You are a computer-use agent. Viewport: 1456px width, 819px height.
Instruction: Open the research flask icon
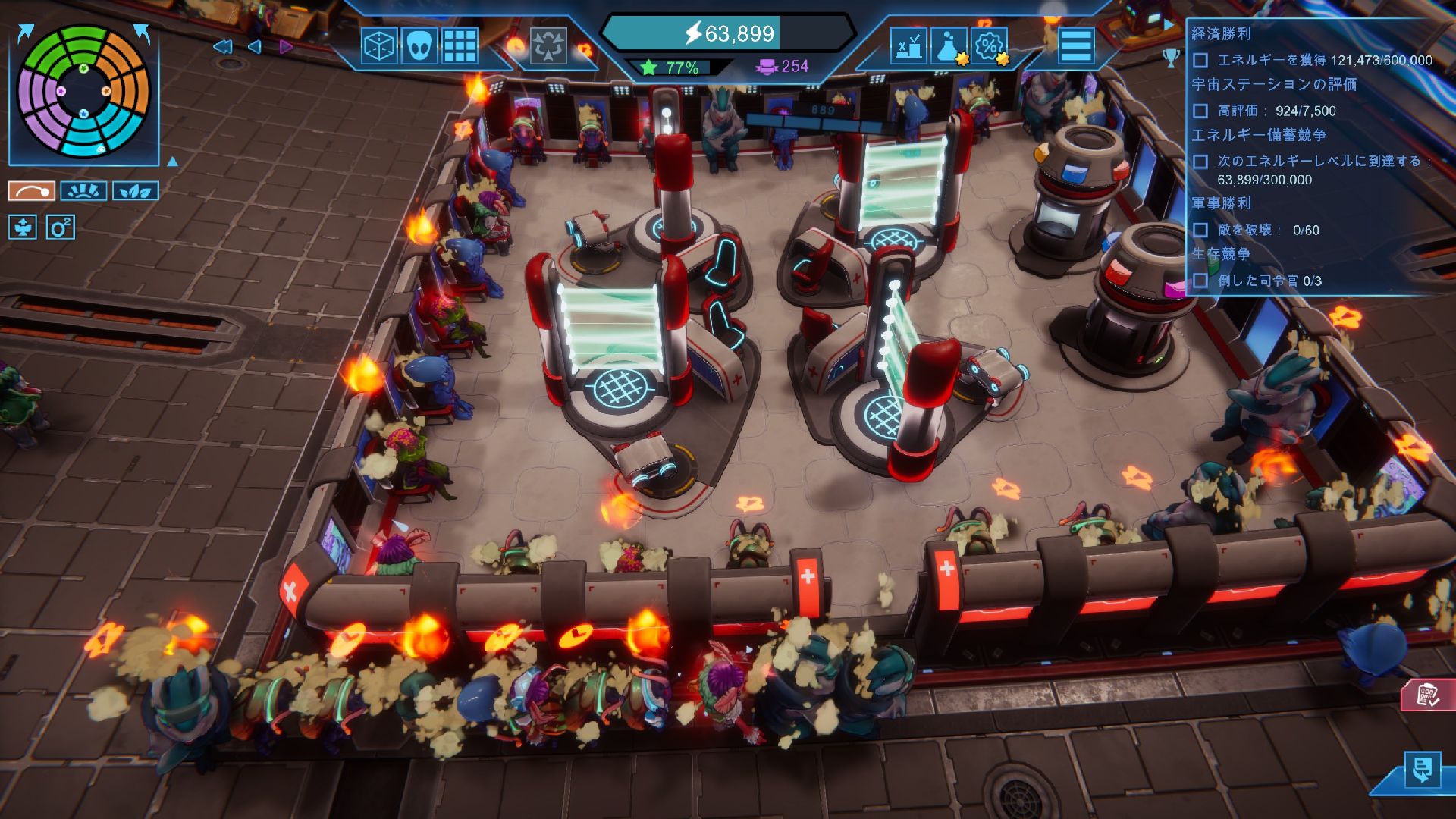949,45
